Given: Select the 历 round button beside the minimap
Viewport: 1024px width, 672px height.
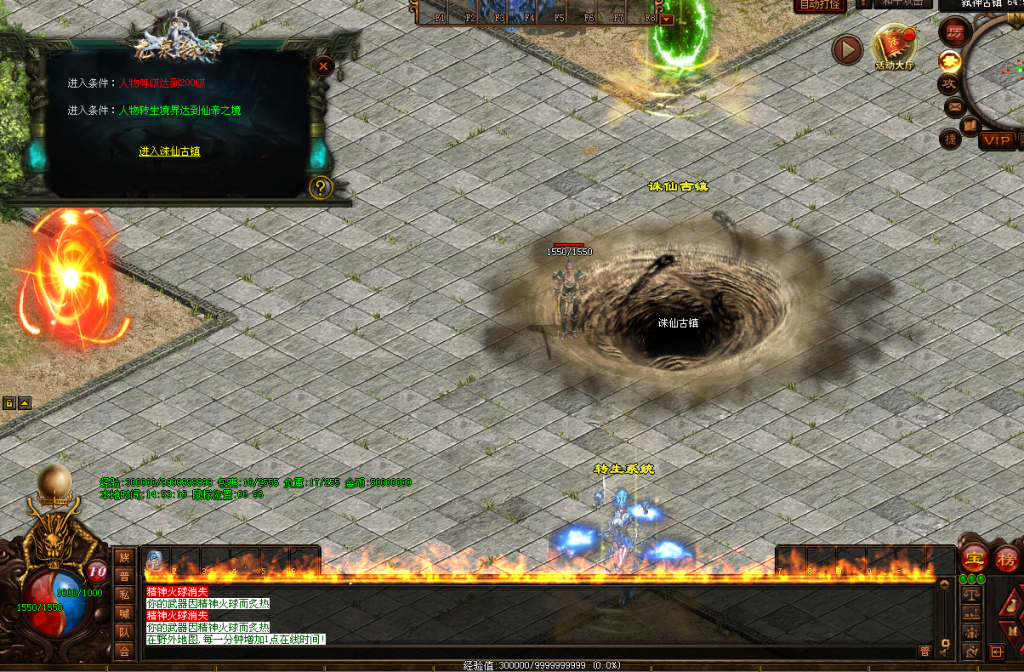Looking at the screenshot, I should tap(956, 30).
